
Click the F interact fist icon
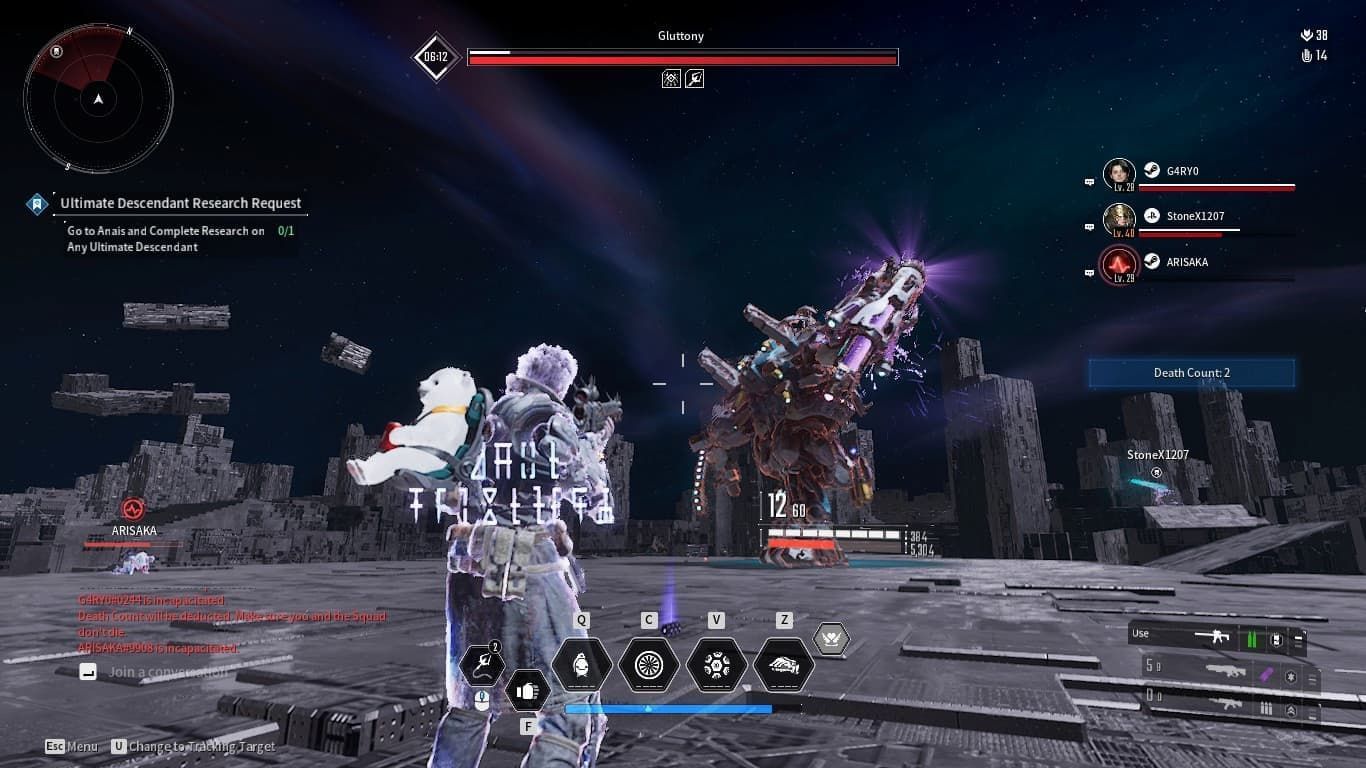(x=528, y=690)
